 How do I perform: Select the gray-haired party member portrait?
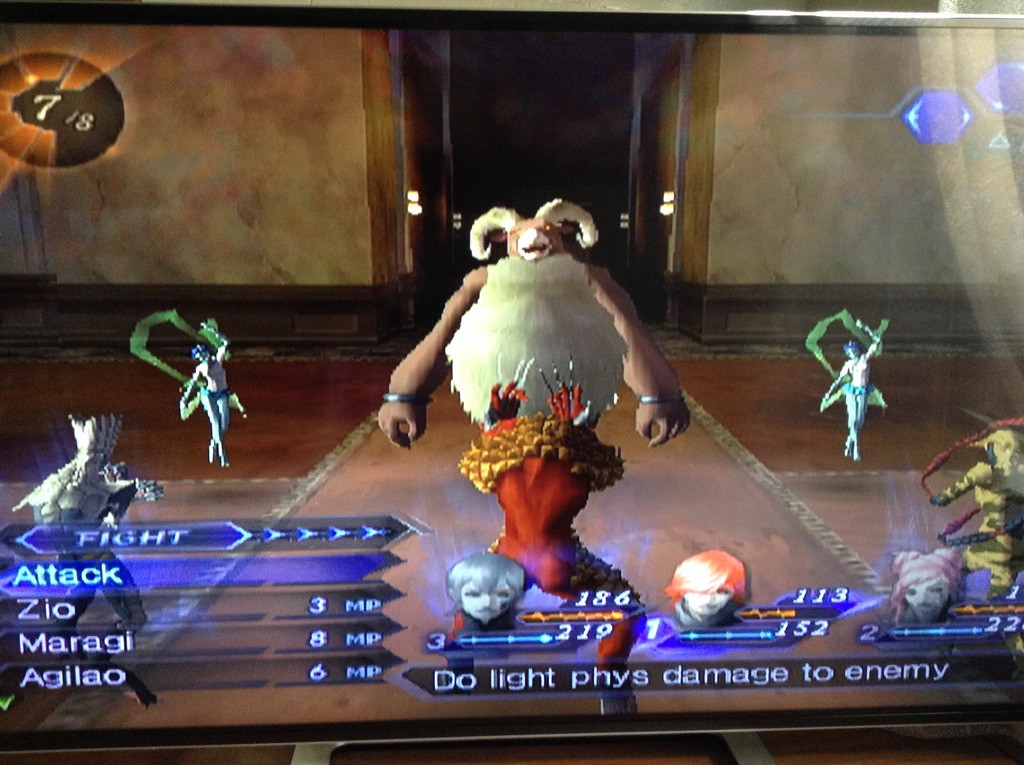click(486, 589)
